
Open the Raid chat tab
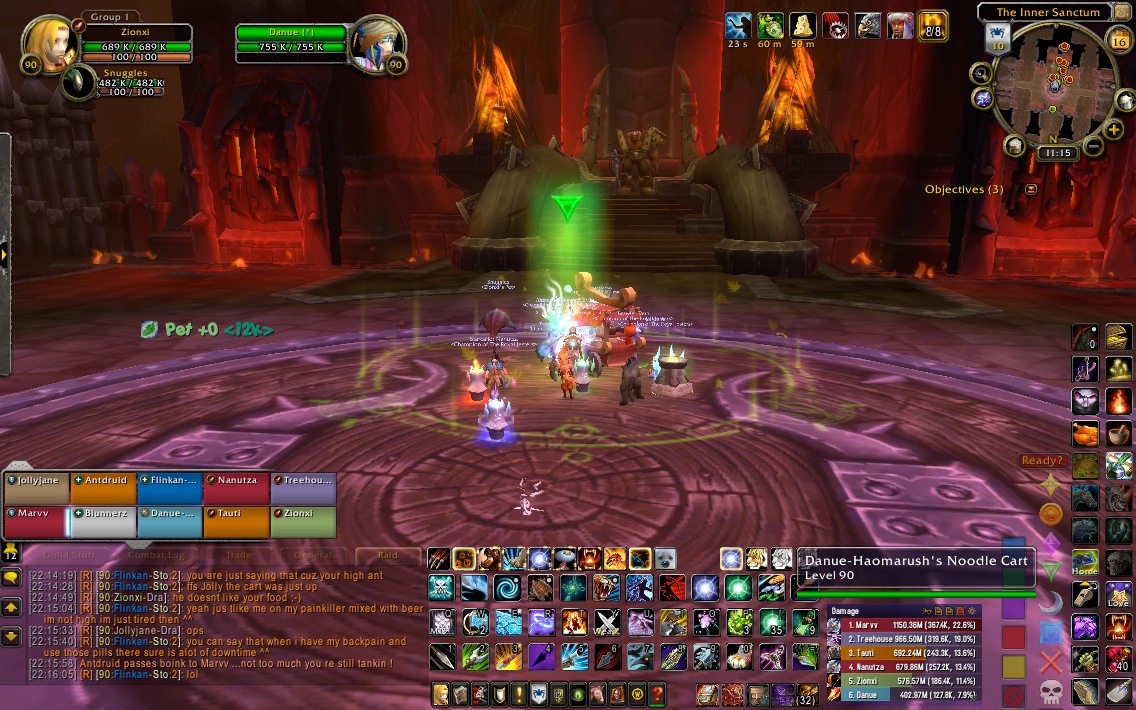click(388, 555)
